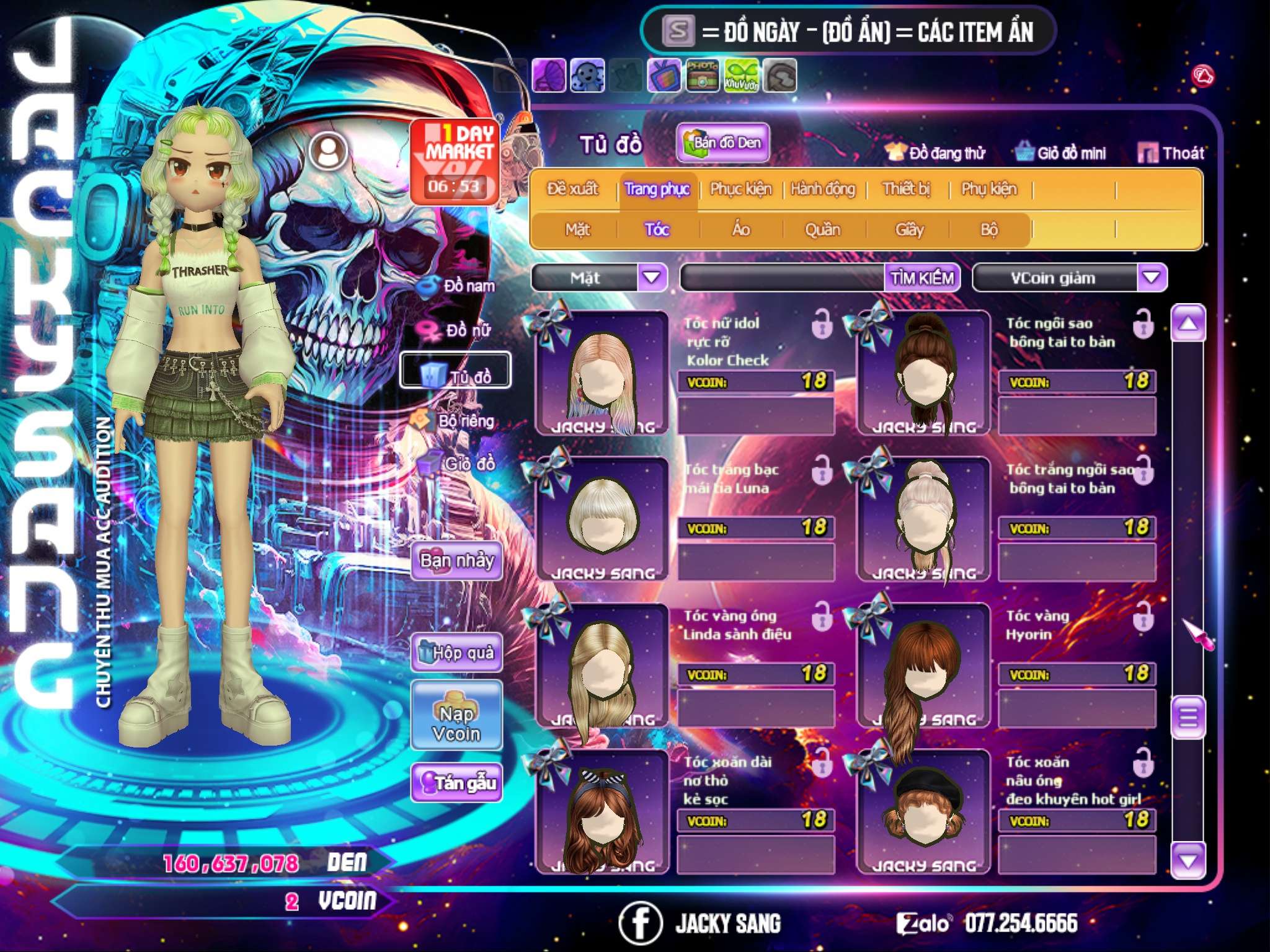Show Đồ đang thử items
The width and height of the screenshot is (1270, 952).
[x=936, y=153]
